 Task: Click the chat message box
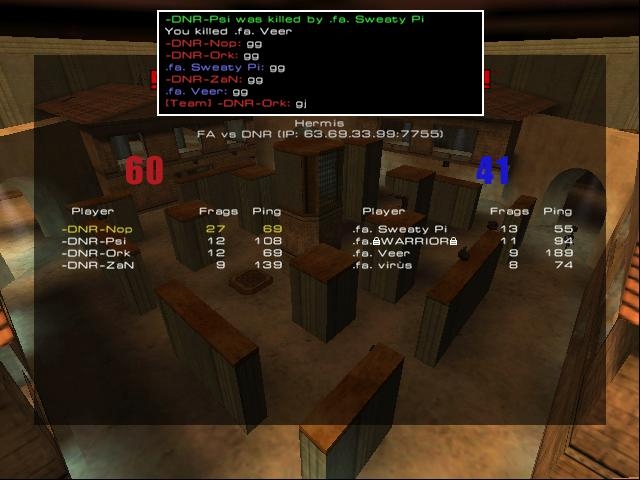(320, 63)
